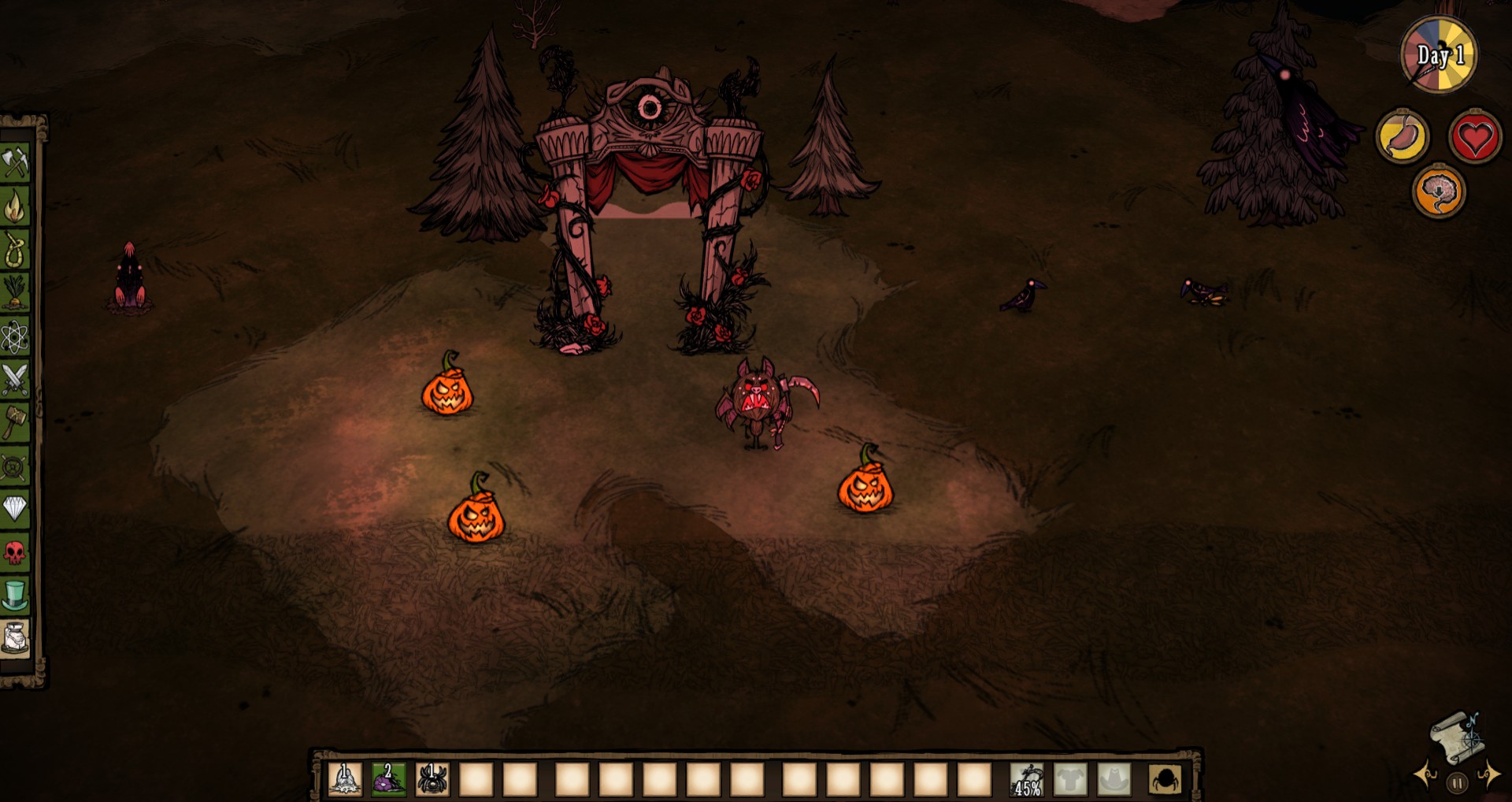Click the hunger stomach meter

tap(1405, 136)
